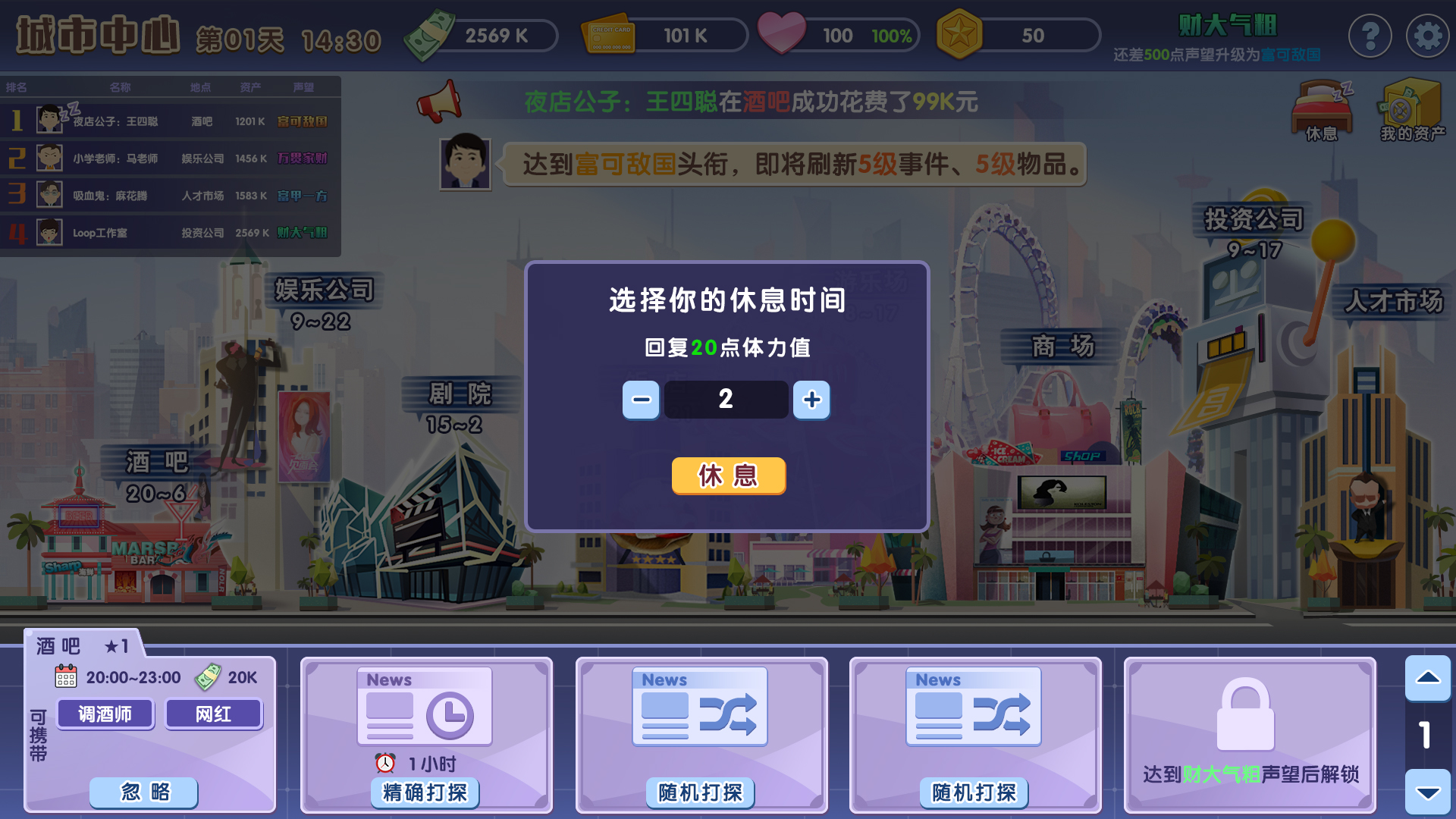Click the 精确打探 button
The width and height of the screenshot is (1456, 819).
click(x=425, y=792)
